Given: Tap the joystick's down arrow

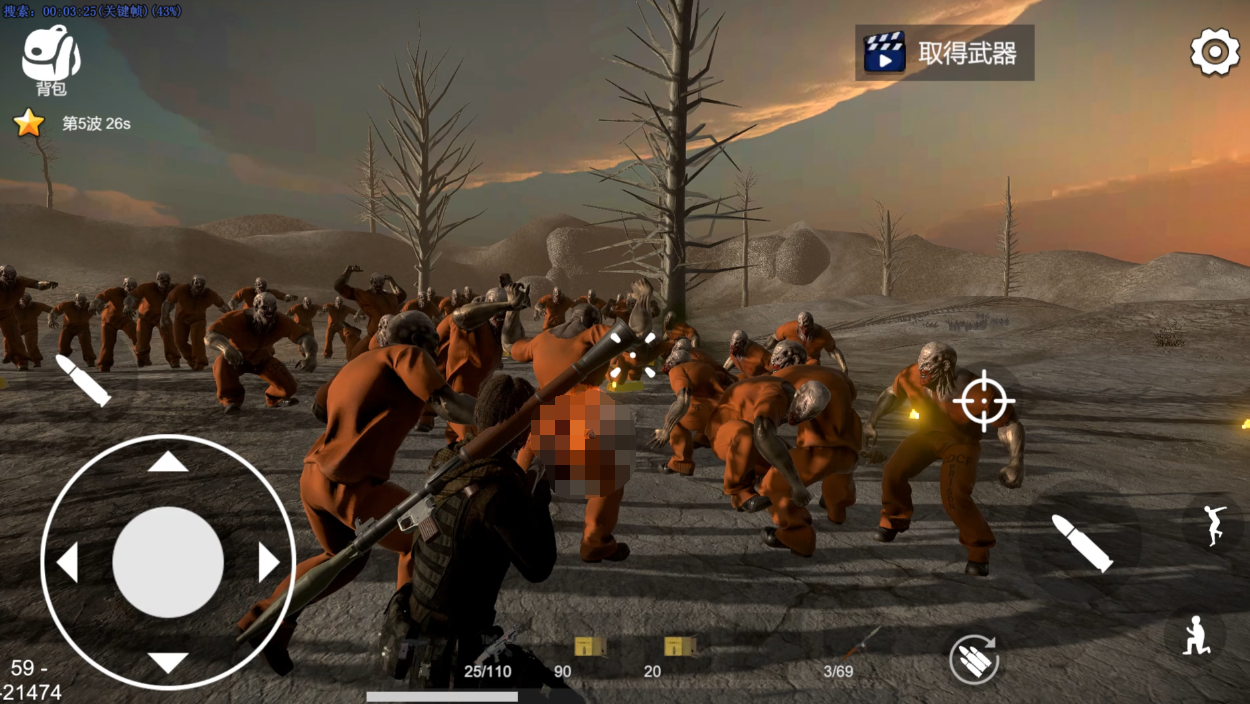Looking at the screenshot, I should [168, 662].
